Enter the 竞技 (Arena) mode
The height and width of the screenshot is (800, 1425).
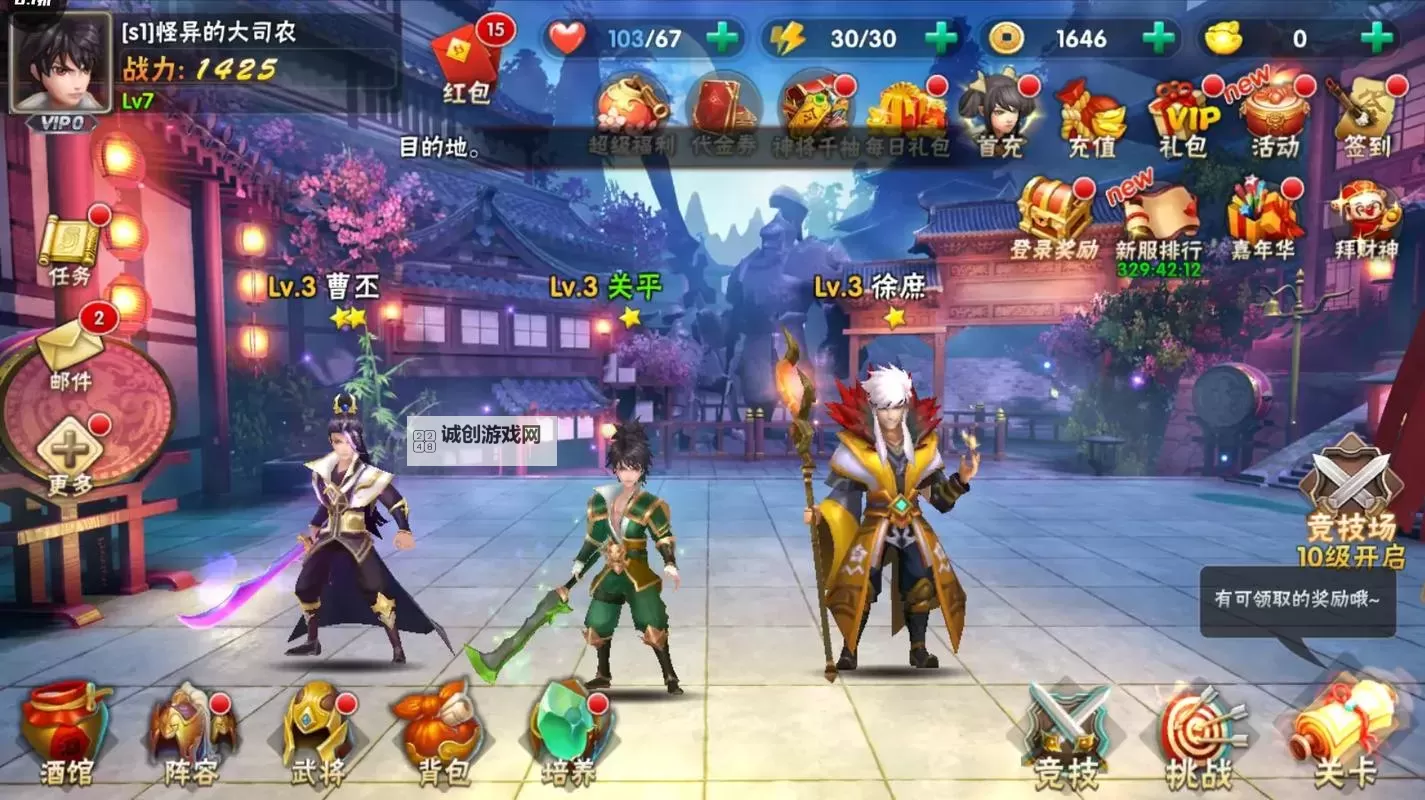click(1064, 728)
